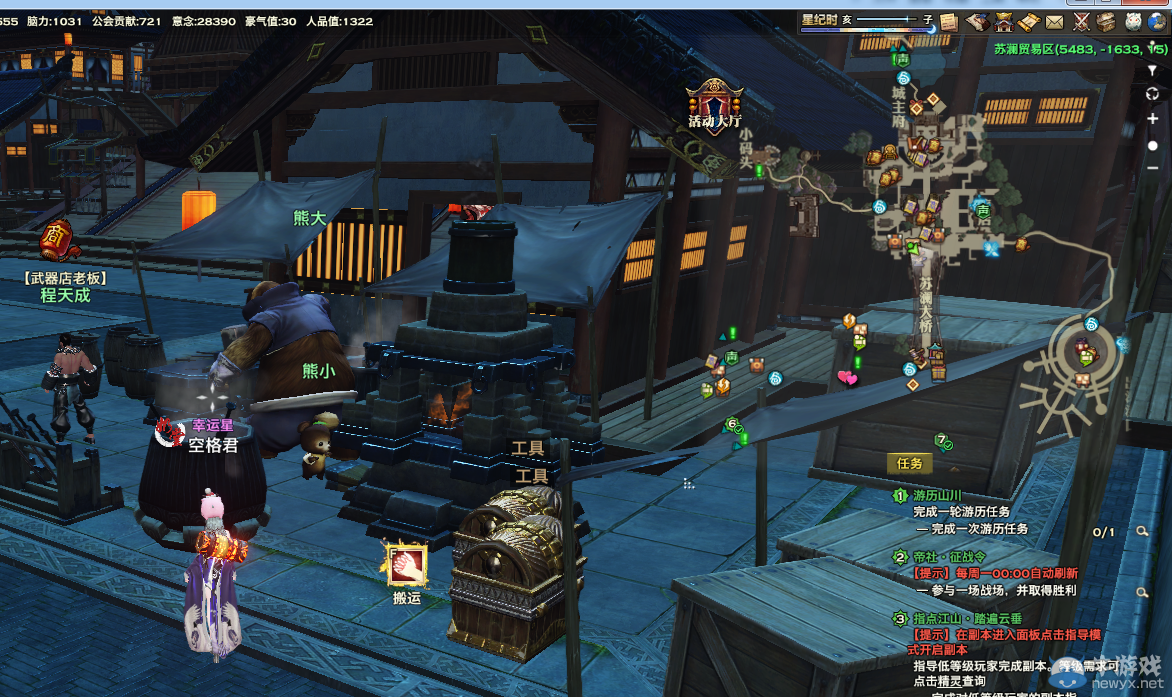
Task: Open the 活动大厅 activity hall
Action: [x=714, y=103]
